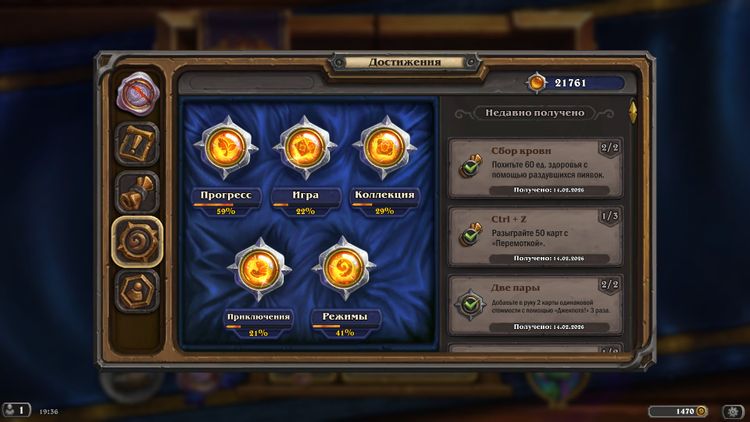Open the hexagon pawn profile tab
Screen dimensions: 750x422
click(x=137, y=290)
